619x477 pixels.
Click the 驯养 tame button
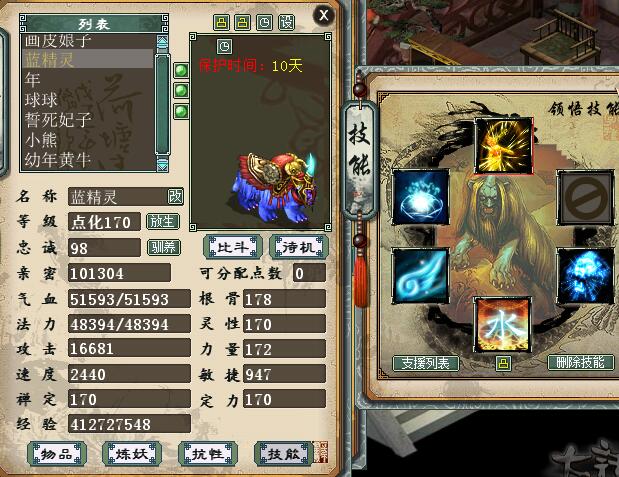click(162, 247)
